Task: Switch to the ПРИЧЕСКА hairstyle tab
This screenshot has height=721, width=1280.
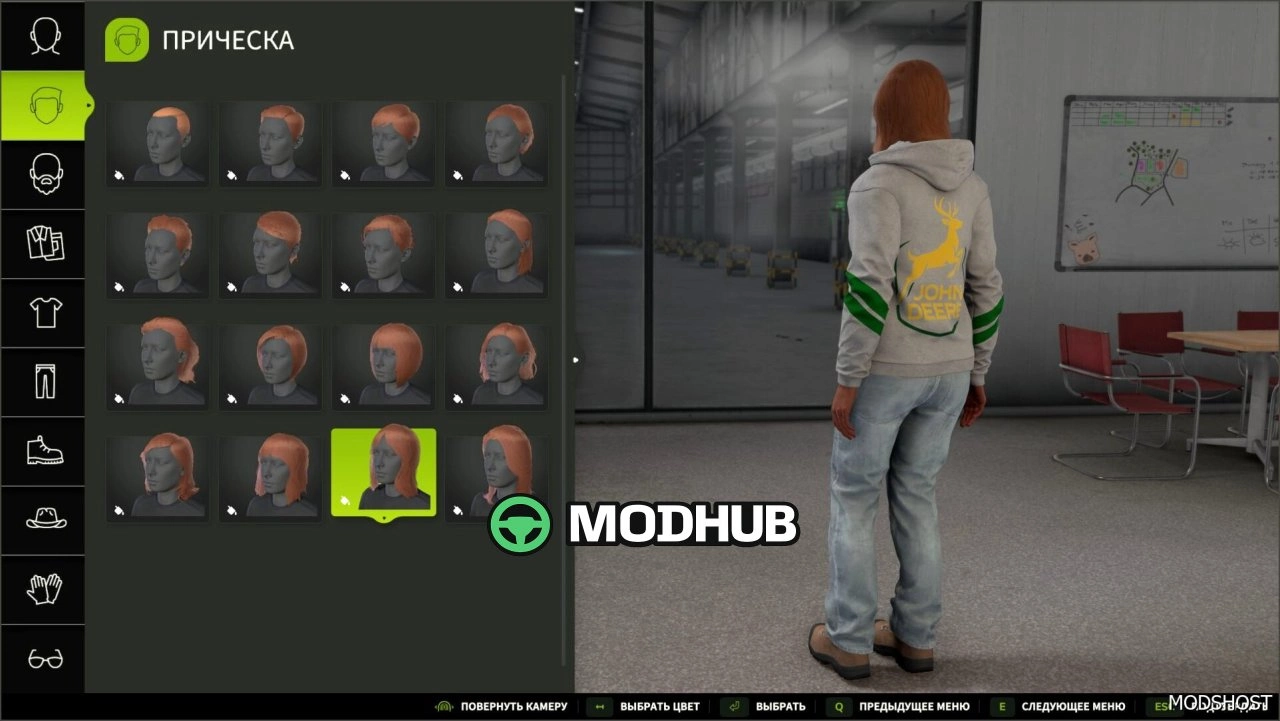Action: coord(43,105)
